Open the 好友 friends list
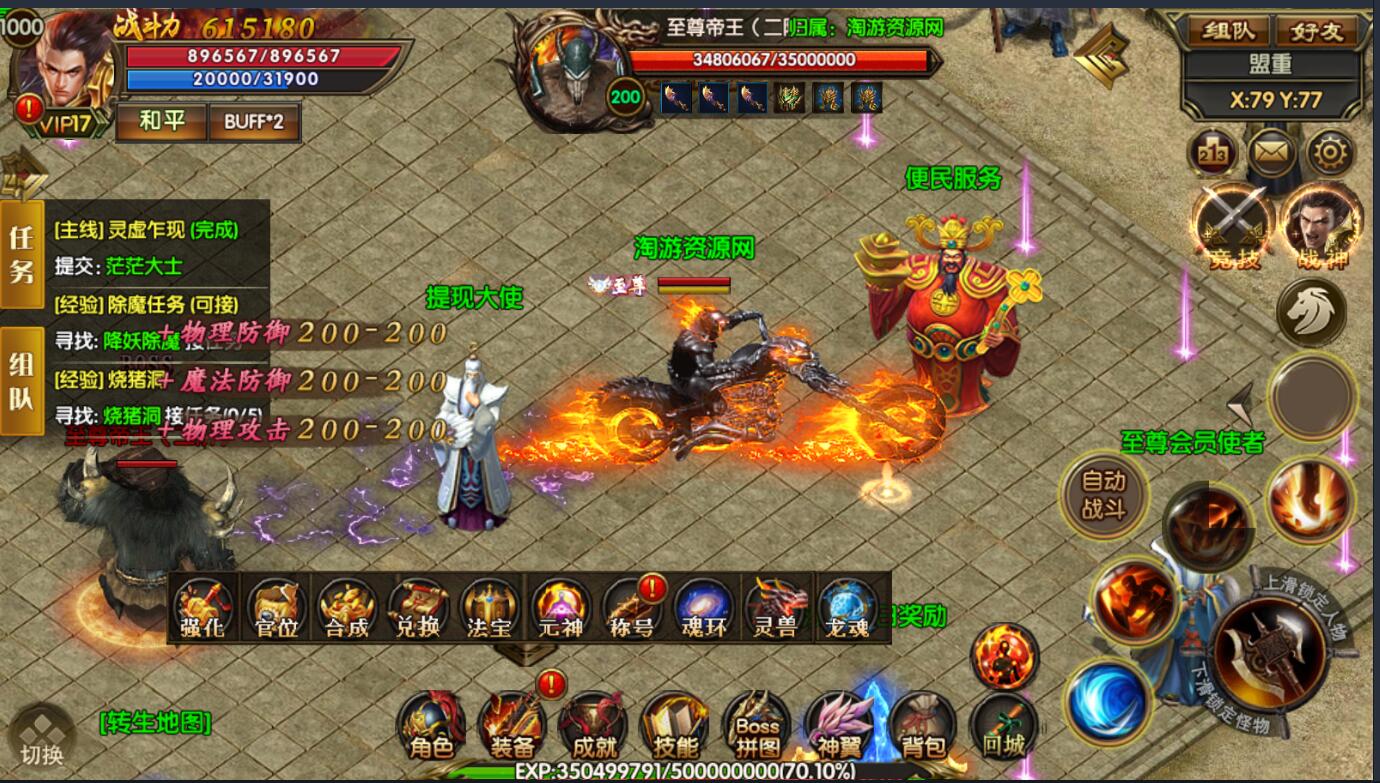 click(1316, 31)
